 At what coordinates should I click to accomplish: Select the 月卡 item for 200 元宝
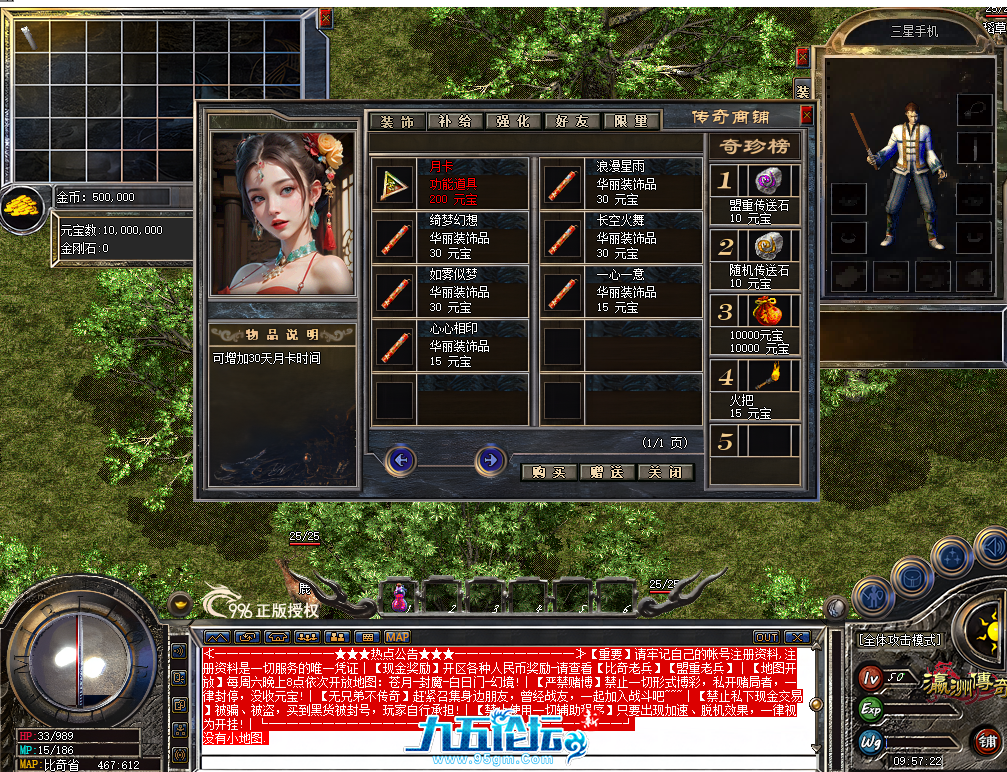449,183
